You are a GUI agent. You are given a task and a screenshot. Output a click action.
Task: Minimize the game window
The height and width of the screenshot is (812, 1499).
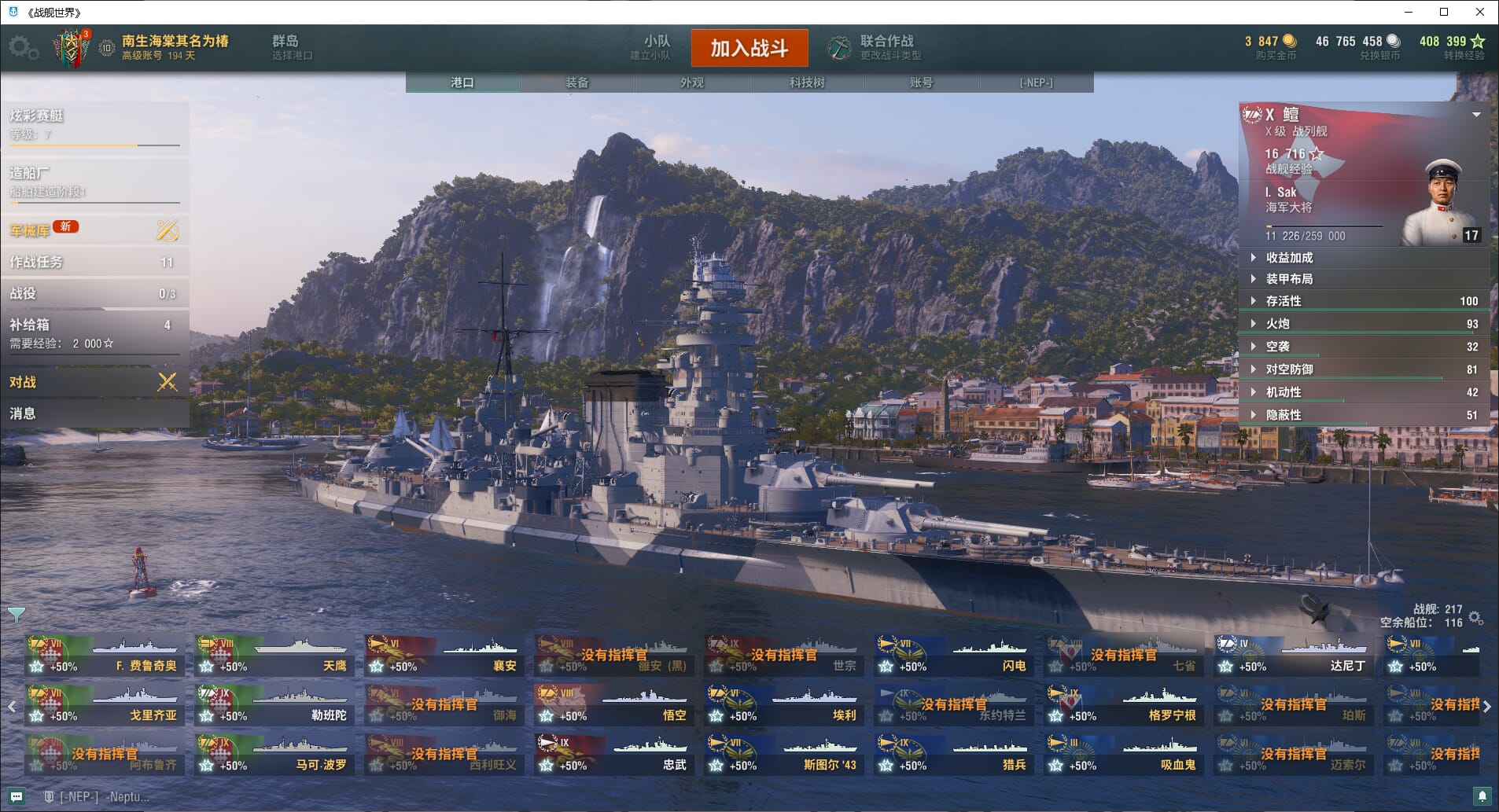point(1409,12)
